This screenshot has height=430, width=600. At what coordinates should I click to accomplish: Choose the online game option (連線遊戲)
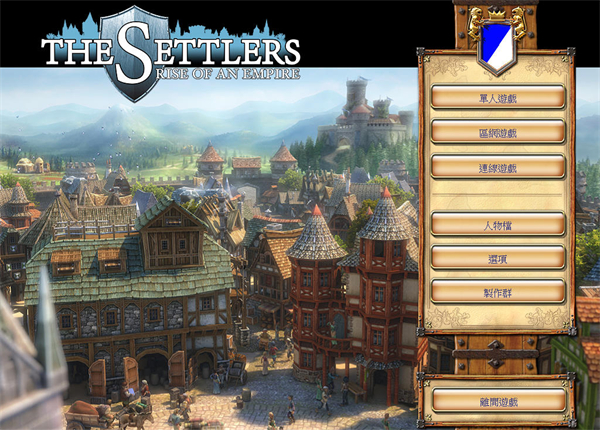point(498,166)
